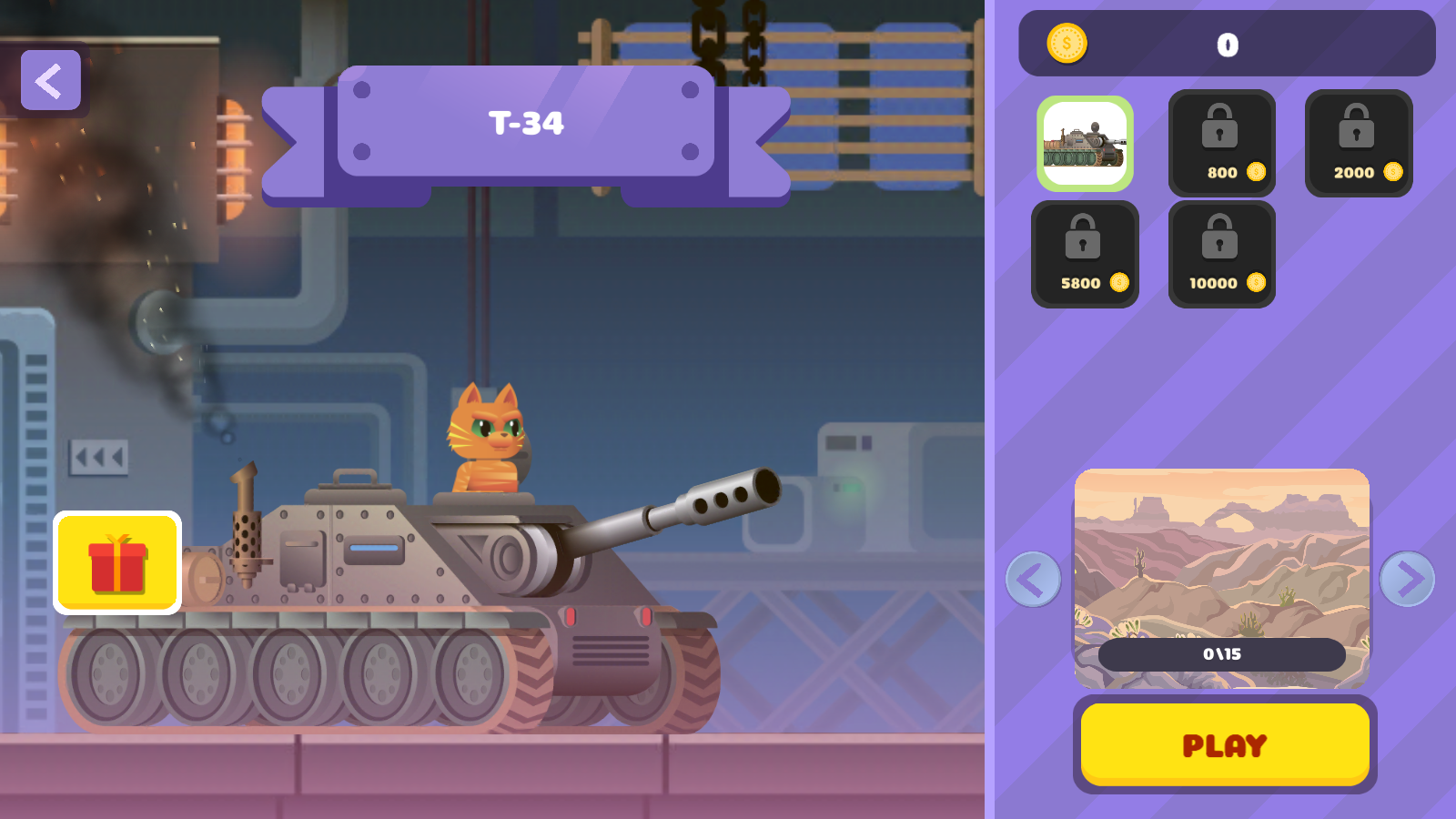Show the previous level with left arrow
Image resolution: width=1456 pixels, height=819 pixels.
click(1033, 579)
